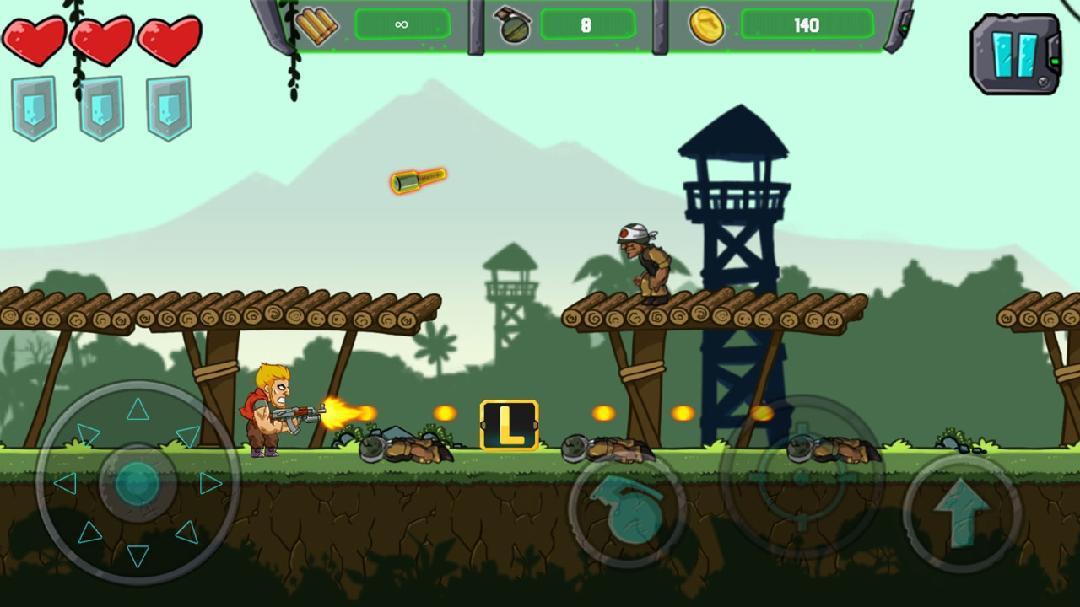This screenshot has height=607, width=1080.
Task: Crouch using the joystick down arrow
Action: (138, 555)
